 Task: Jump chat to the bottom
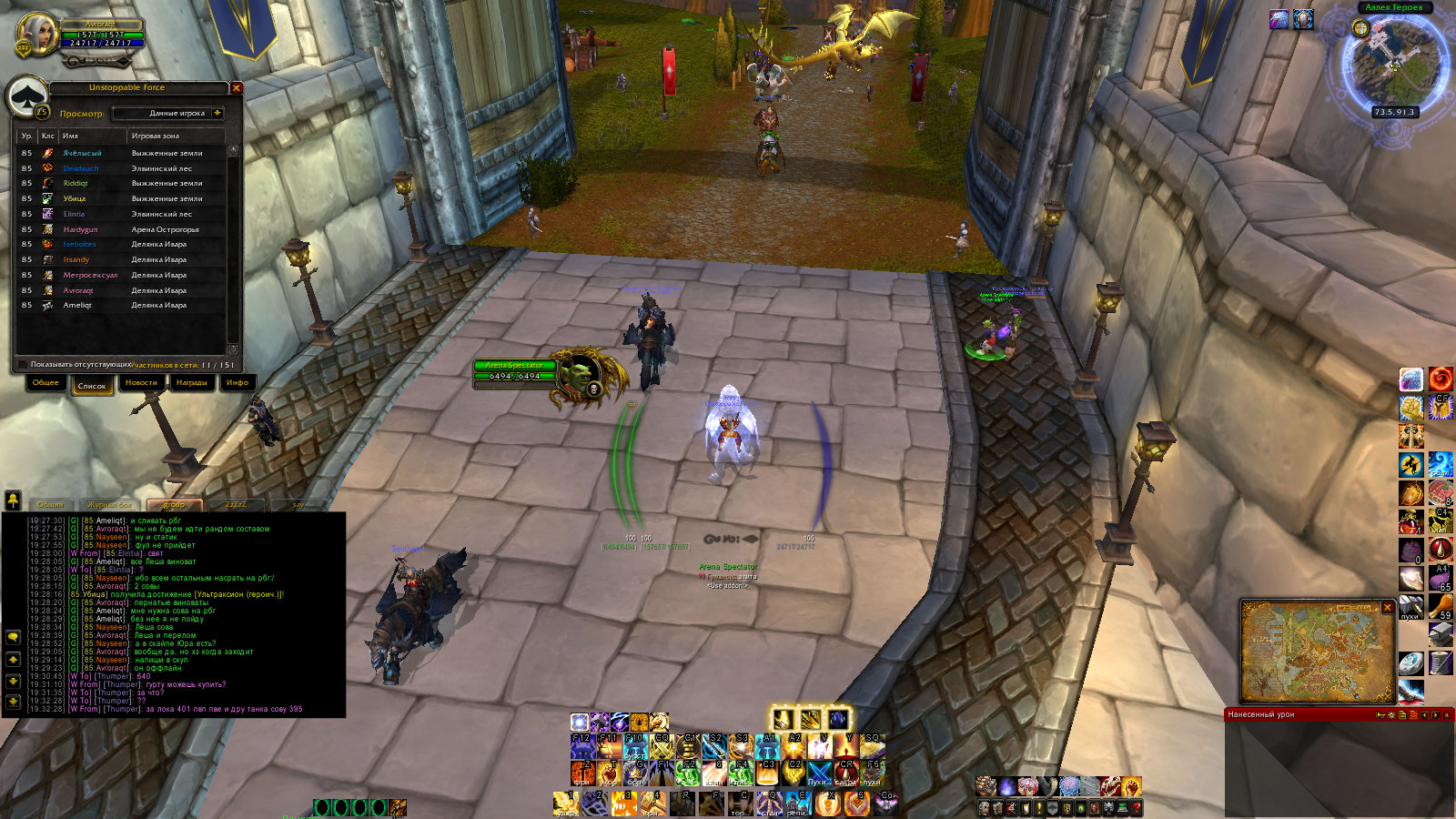13,702
